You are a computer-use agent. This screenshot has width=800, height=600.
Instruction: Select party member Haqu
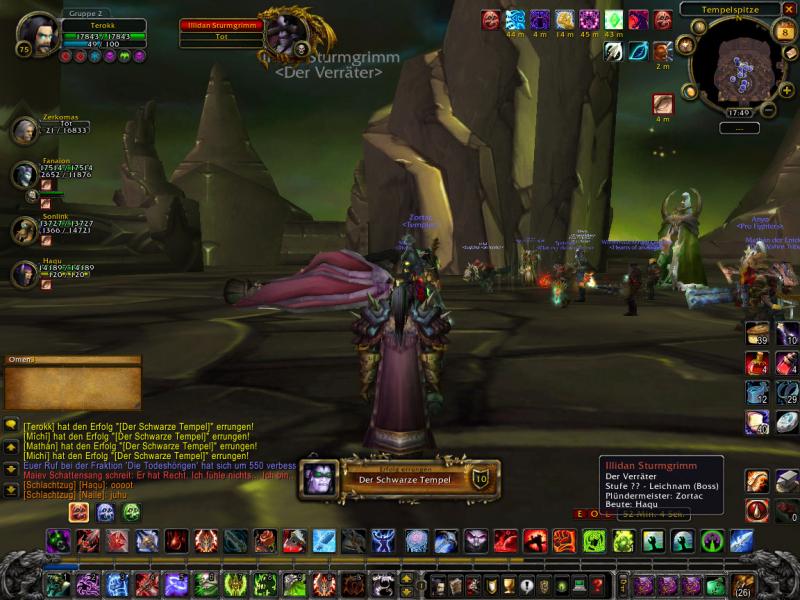[24, 273]
